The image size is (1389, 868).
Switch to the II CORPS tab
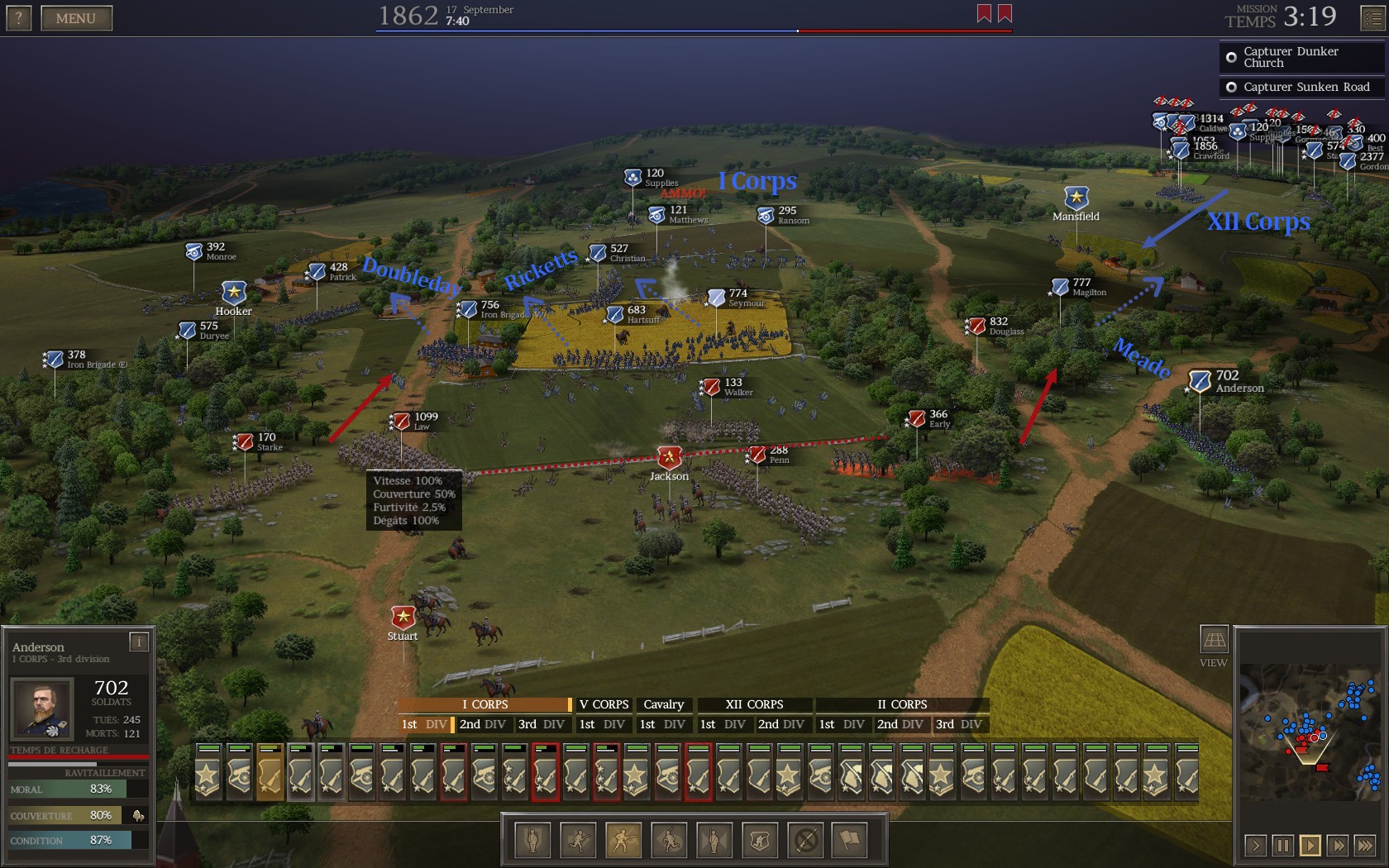(901, 704)
